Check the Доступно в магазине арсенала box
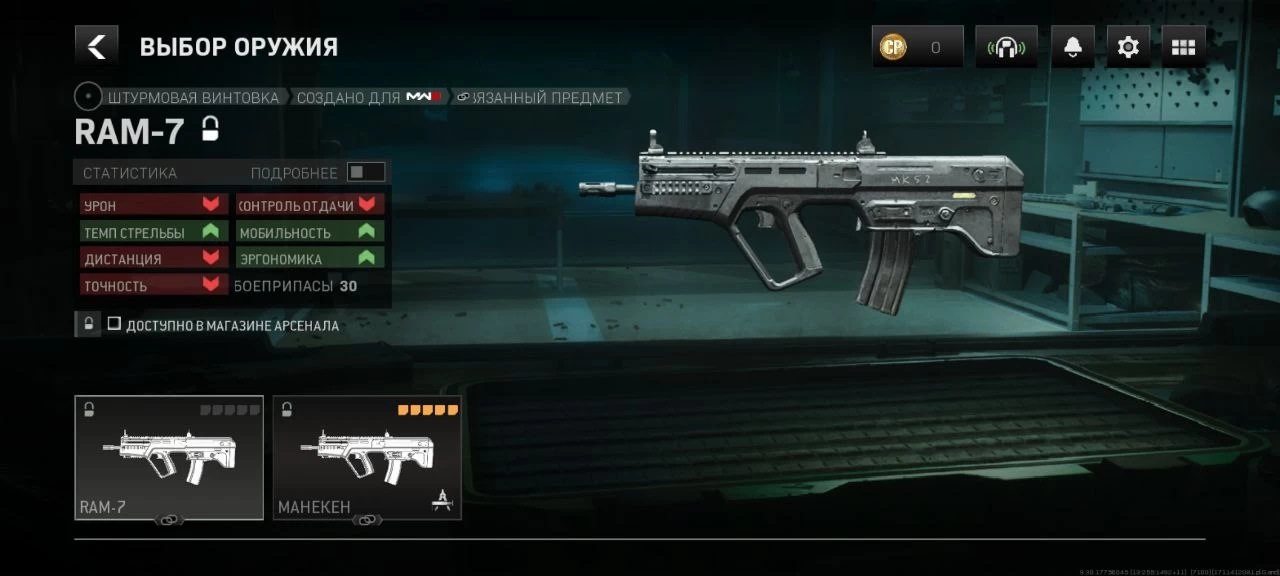The width and height of the screenshot is (1280, 576). [115, 324]
